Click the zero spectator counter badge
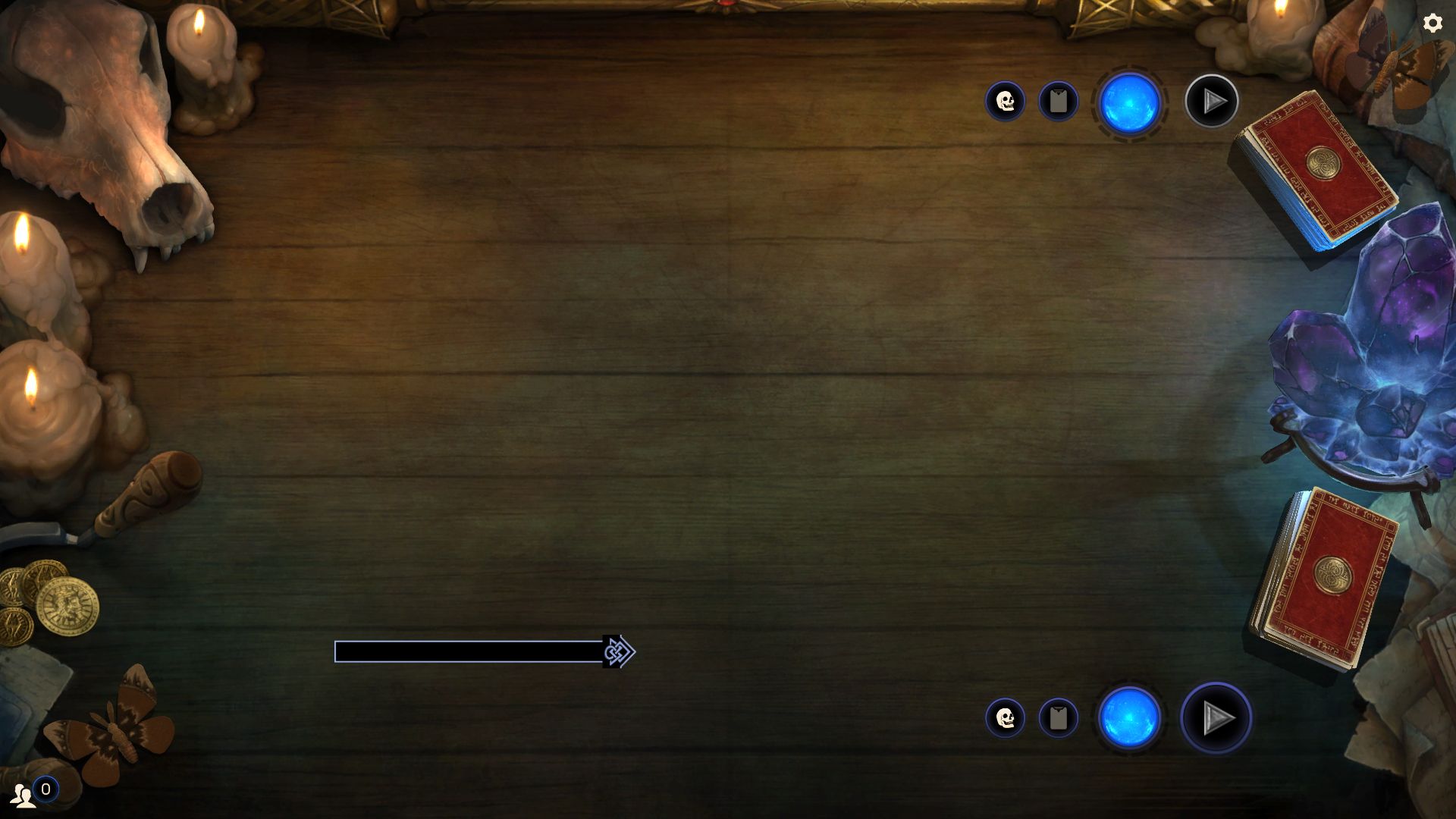 pyautogui.click(x=49, y=790)
